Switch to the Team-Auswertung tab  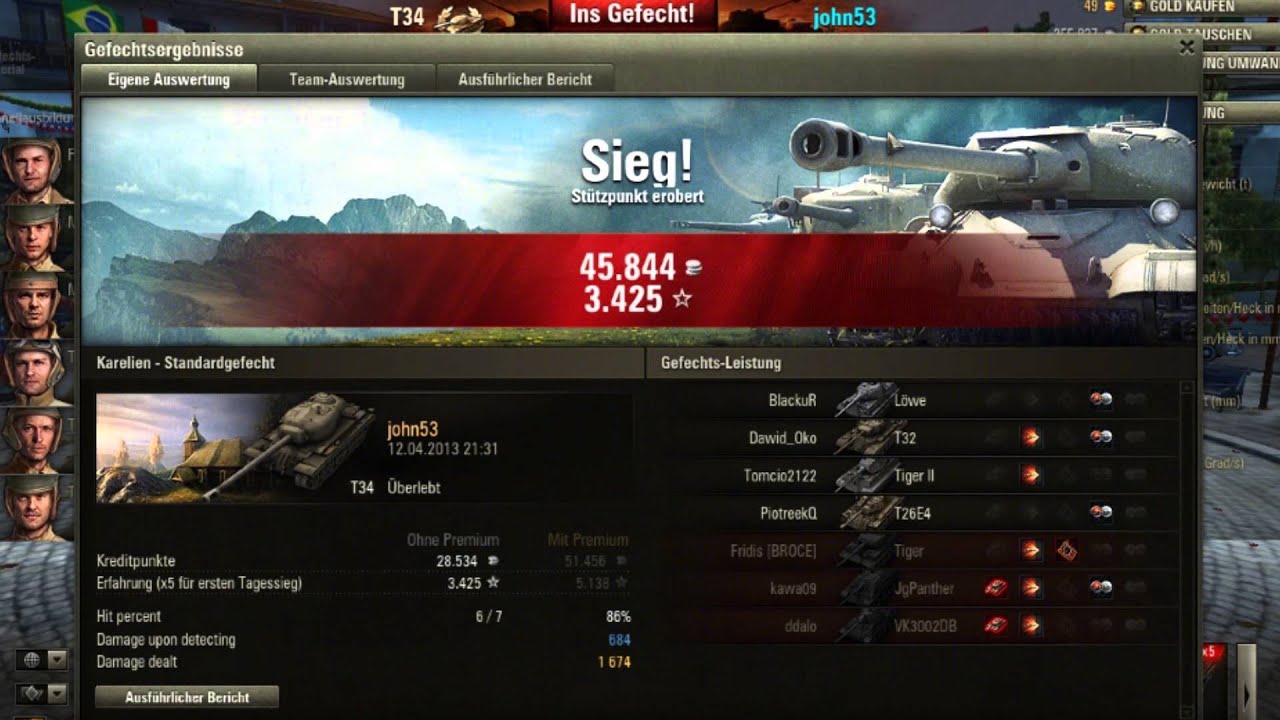(x=346, y=79)
